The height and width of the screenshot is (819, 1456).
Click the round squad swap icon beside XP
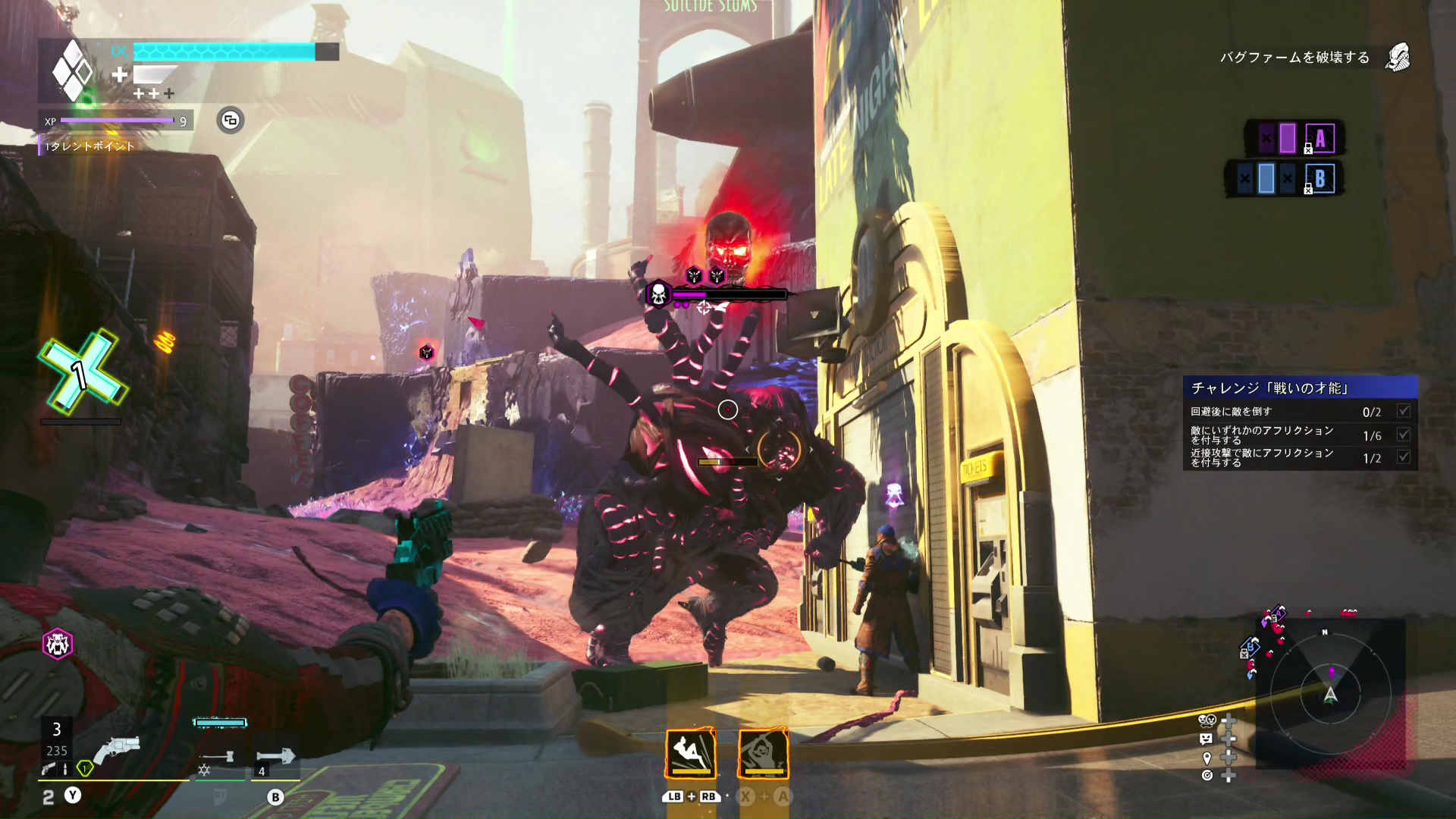[231, 121]
